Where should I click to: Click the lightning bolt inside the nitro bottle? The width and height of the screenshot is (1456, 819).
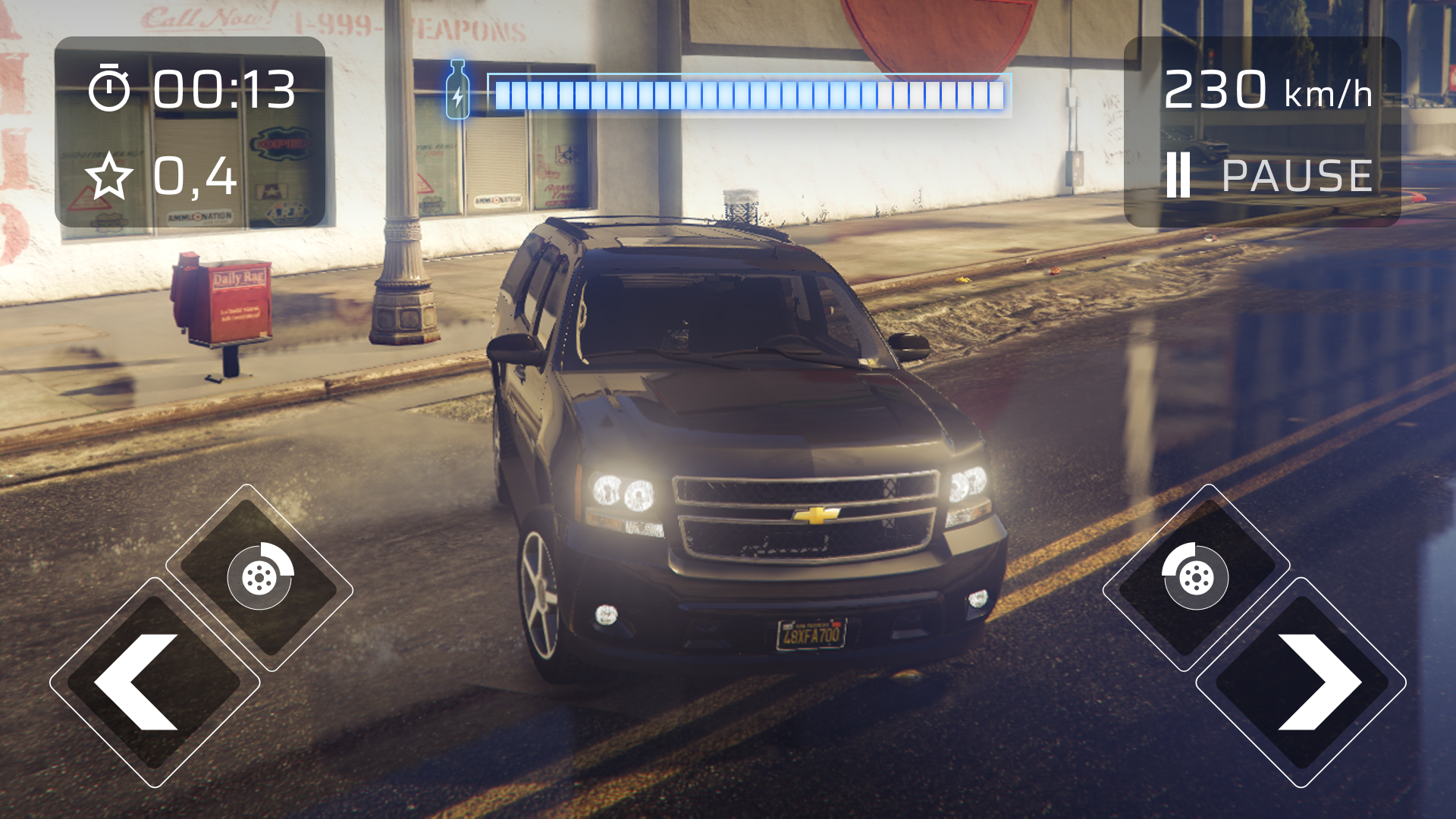pos(458,95)
